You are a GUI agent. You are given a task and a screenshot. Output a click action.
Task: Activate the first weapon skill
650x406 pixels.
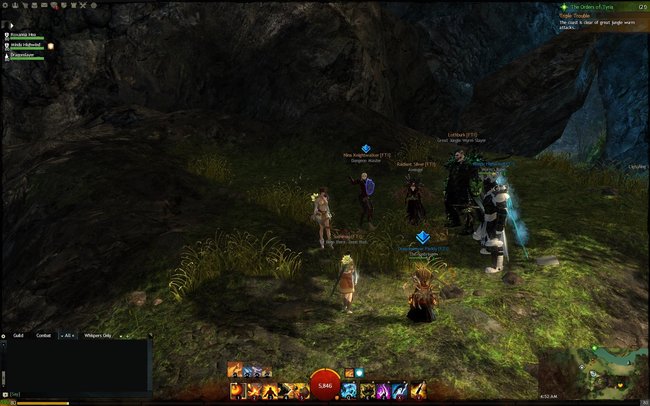point(237,390)
